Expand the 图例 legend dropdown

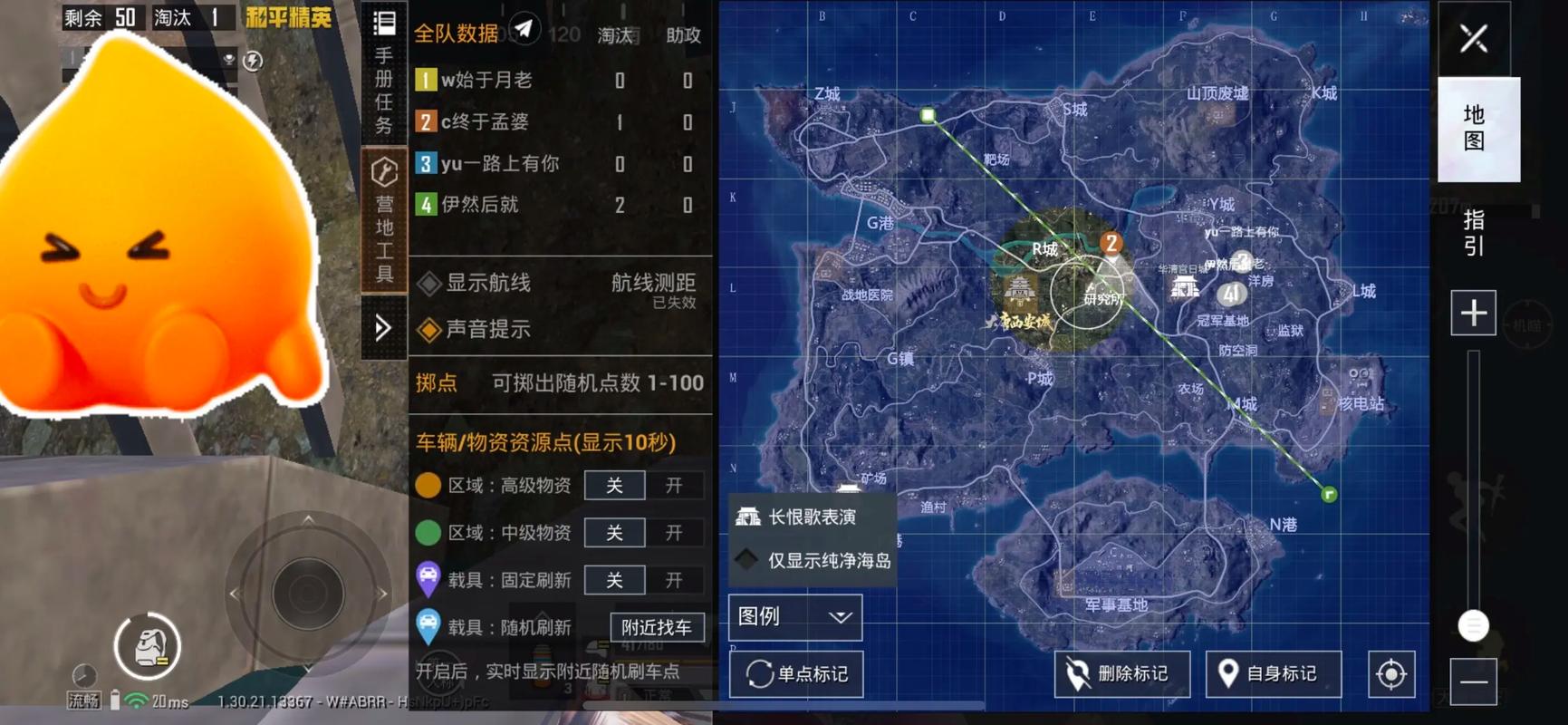pyautogui.click(x=794, y=617)
